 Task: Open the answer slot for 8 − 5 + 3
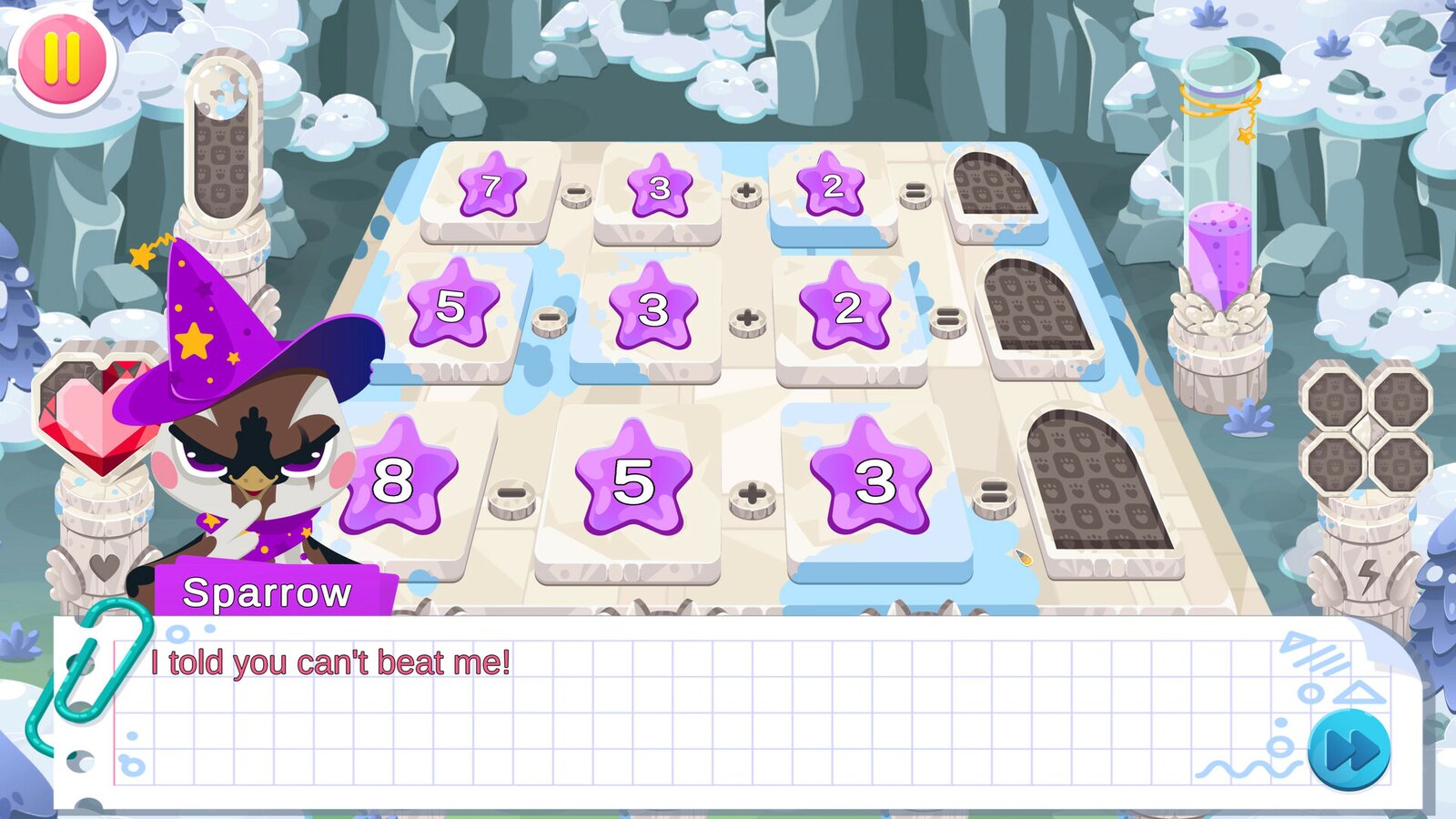1096,480
